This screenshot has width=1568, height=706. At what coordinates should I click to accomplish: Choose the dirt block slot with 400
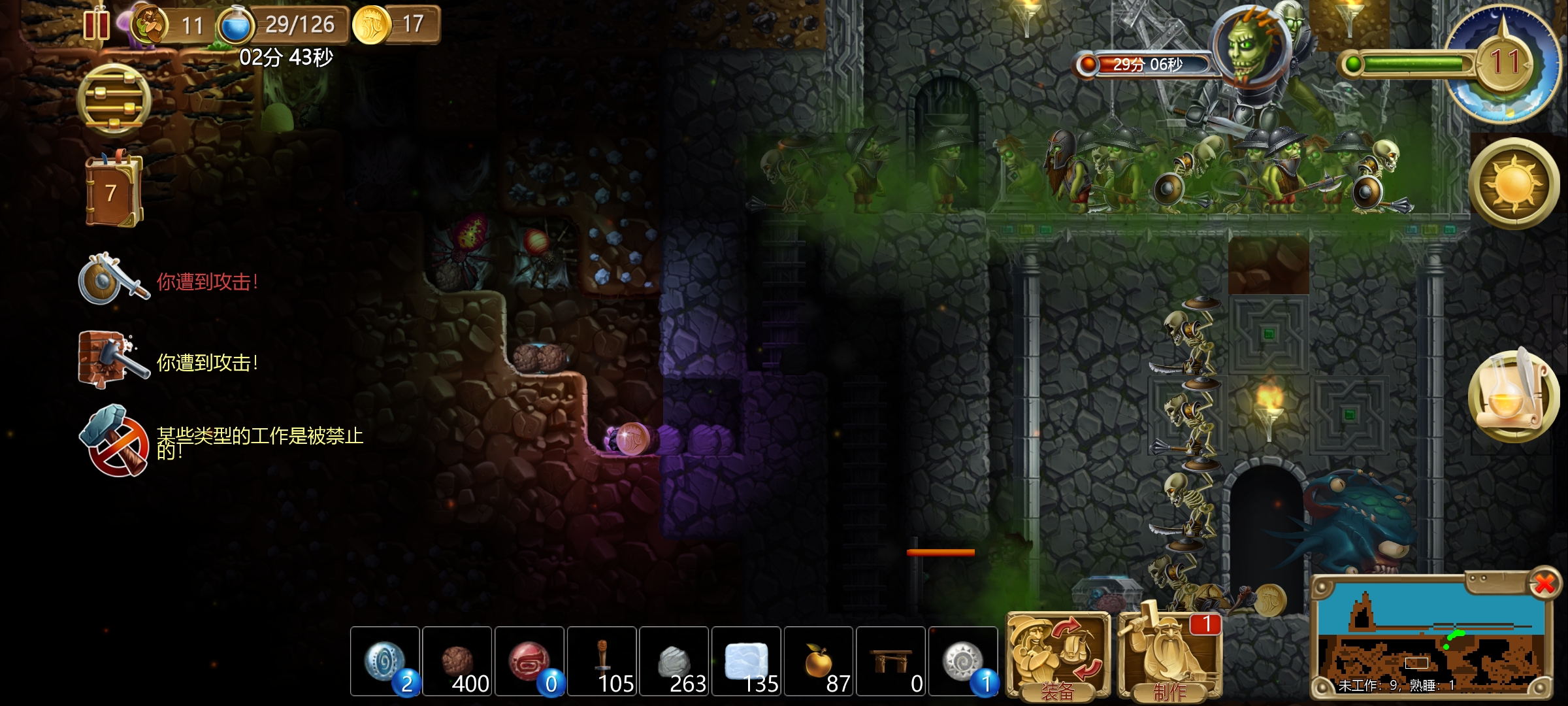pos(457,661)
